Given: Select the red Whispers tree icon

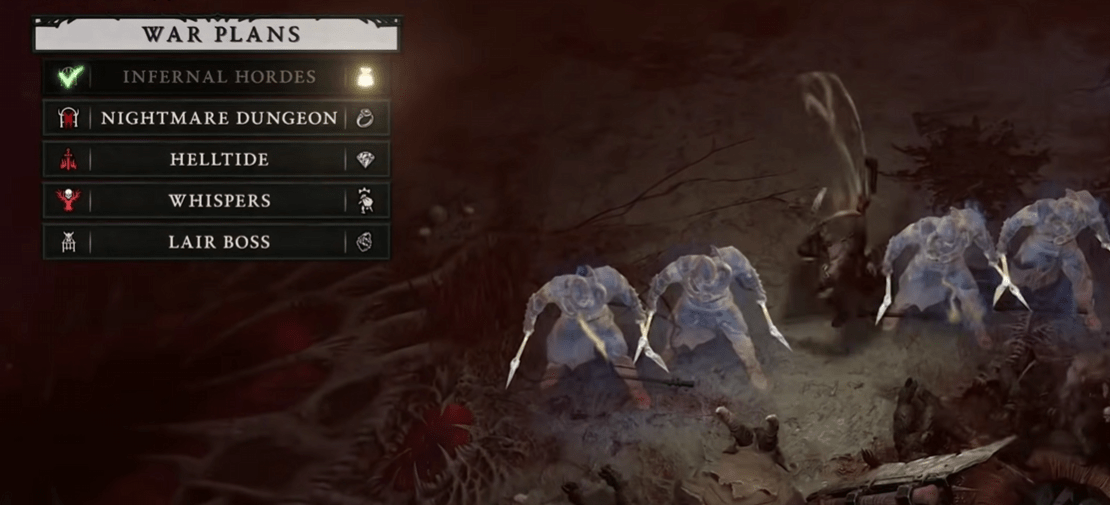Looking at the screenshot, I should pos(68,200).
